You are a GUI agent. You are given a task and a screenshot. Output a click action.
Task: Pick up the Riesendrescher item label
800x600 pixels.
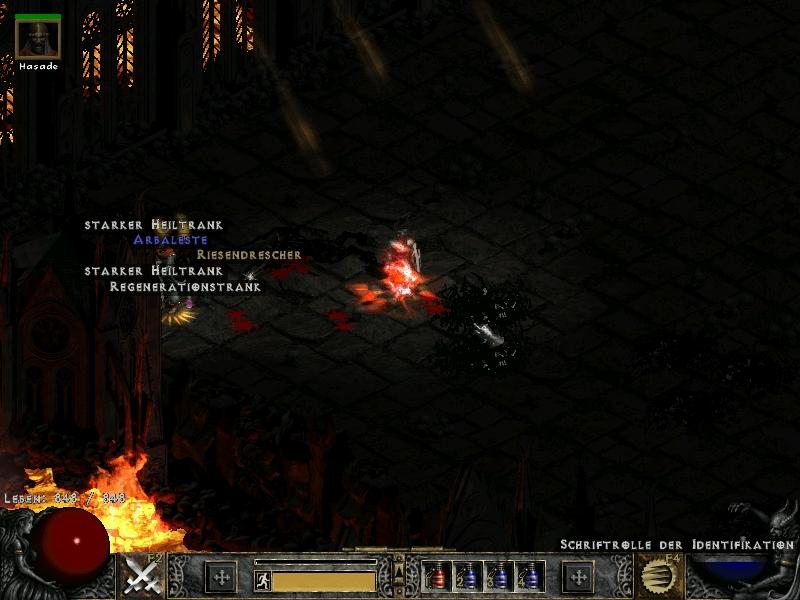click(x=249, y=255)
